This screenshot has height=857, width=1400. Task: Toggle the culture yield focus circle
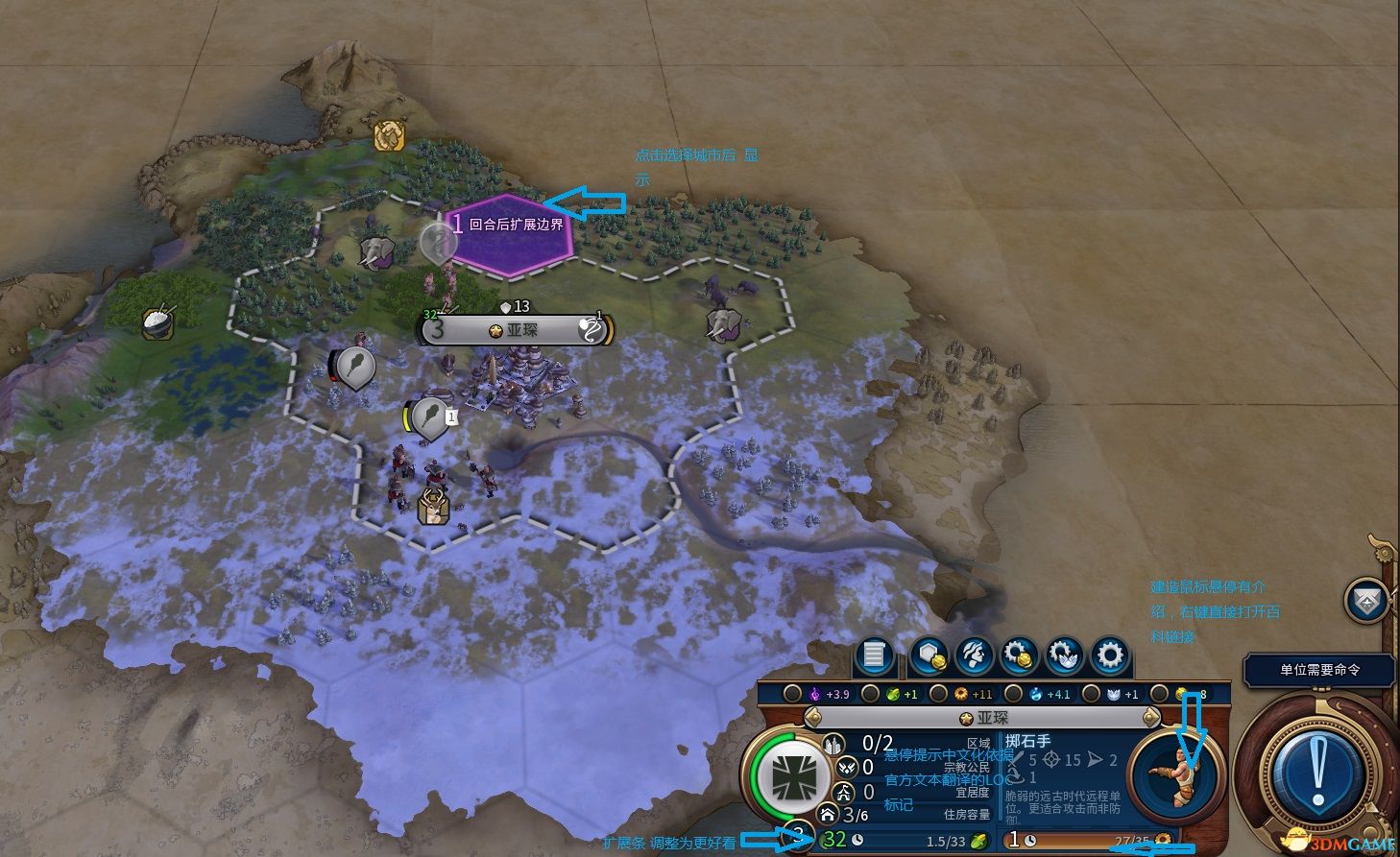[793, 693]
